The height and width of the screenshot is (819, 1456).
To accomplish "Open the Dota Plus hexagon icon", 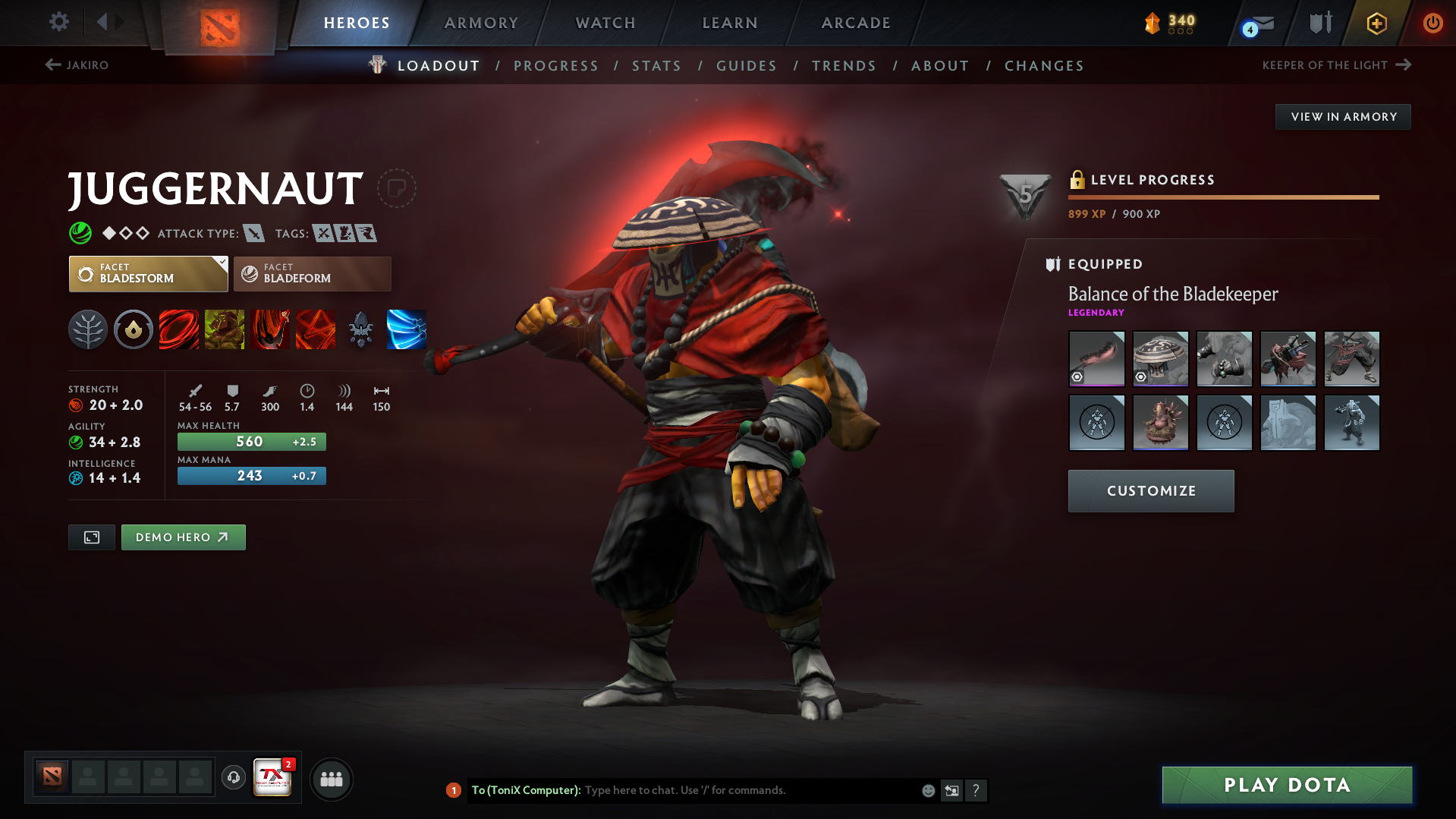I will click(x=1376, y=23).
